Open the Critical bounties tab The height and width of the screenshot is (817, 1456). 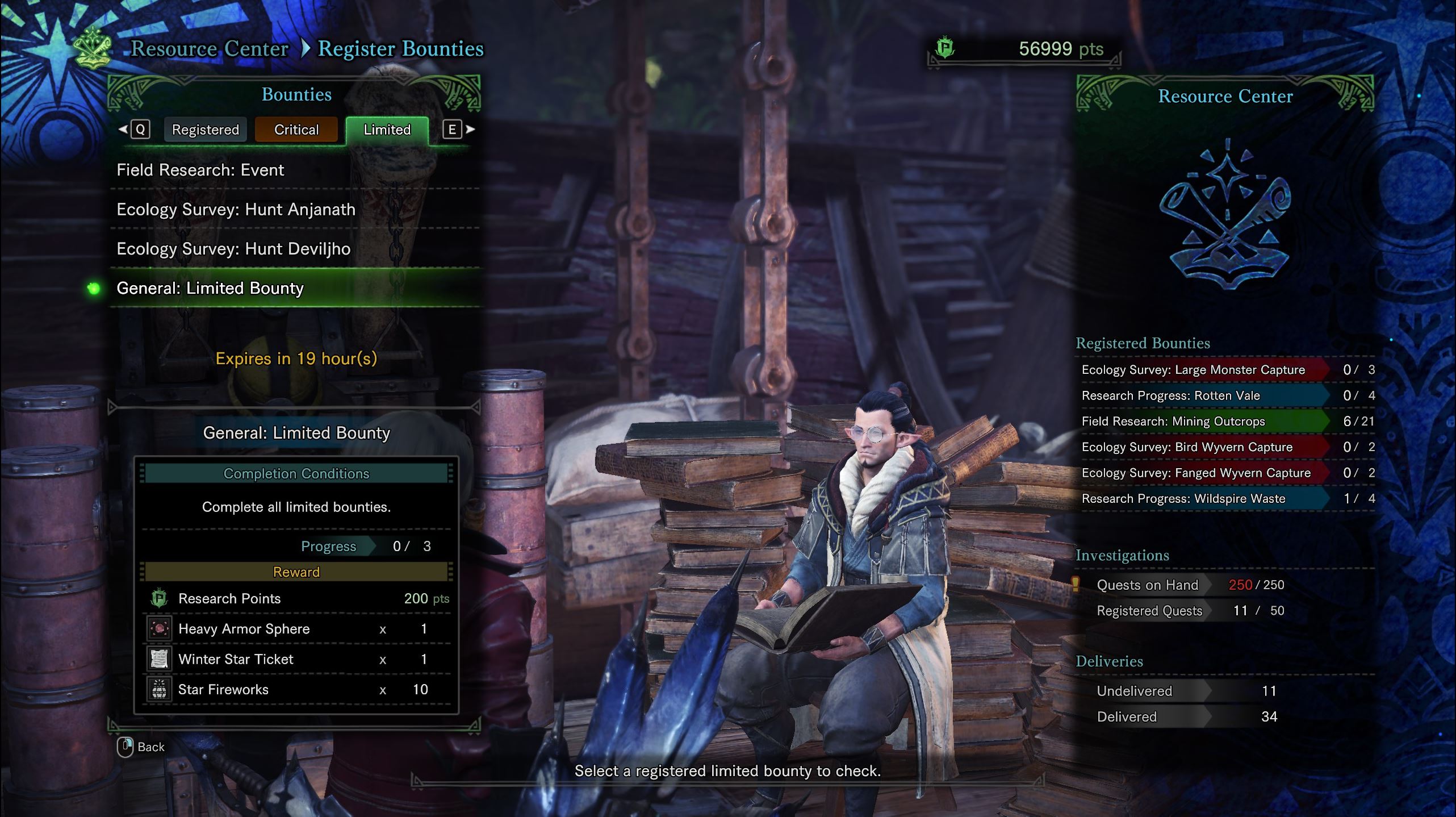tap(296, 130)
